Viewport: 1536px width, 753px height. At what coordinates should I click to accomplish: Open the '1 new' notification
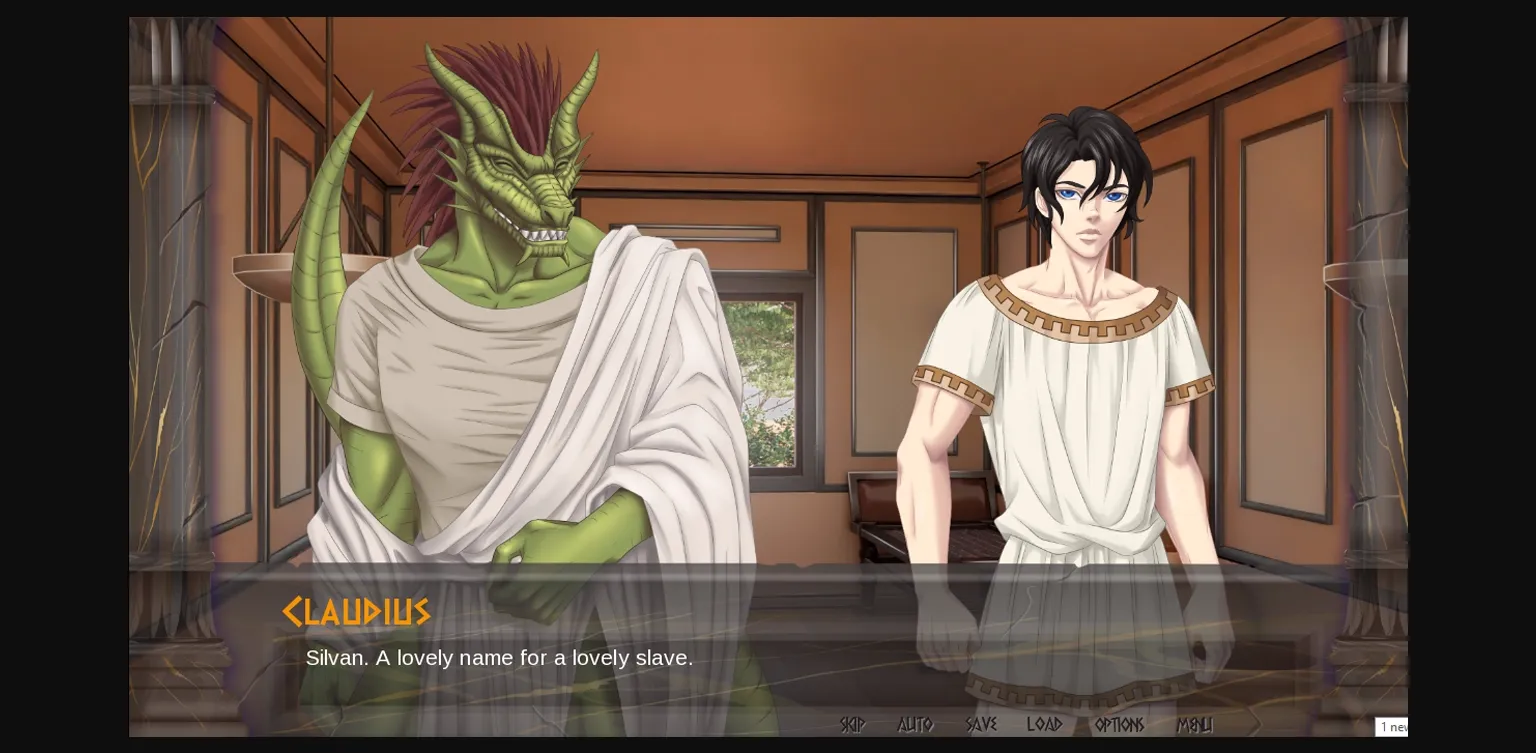coord(1394,727)
